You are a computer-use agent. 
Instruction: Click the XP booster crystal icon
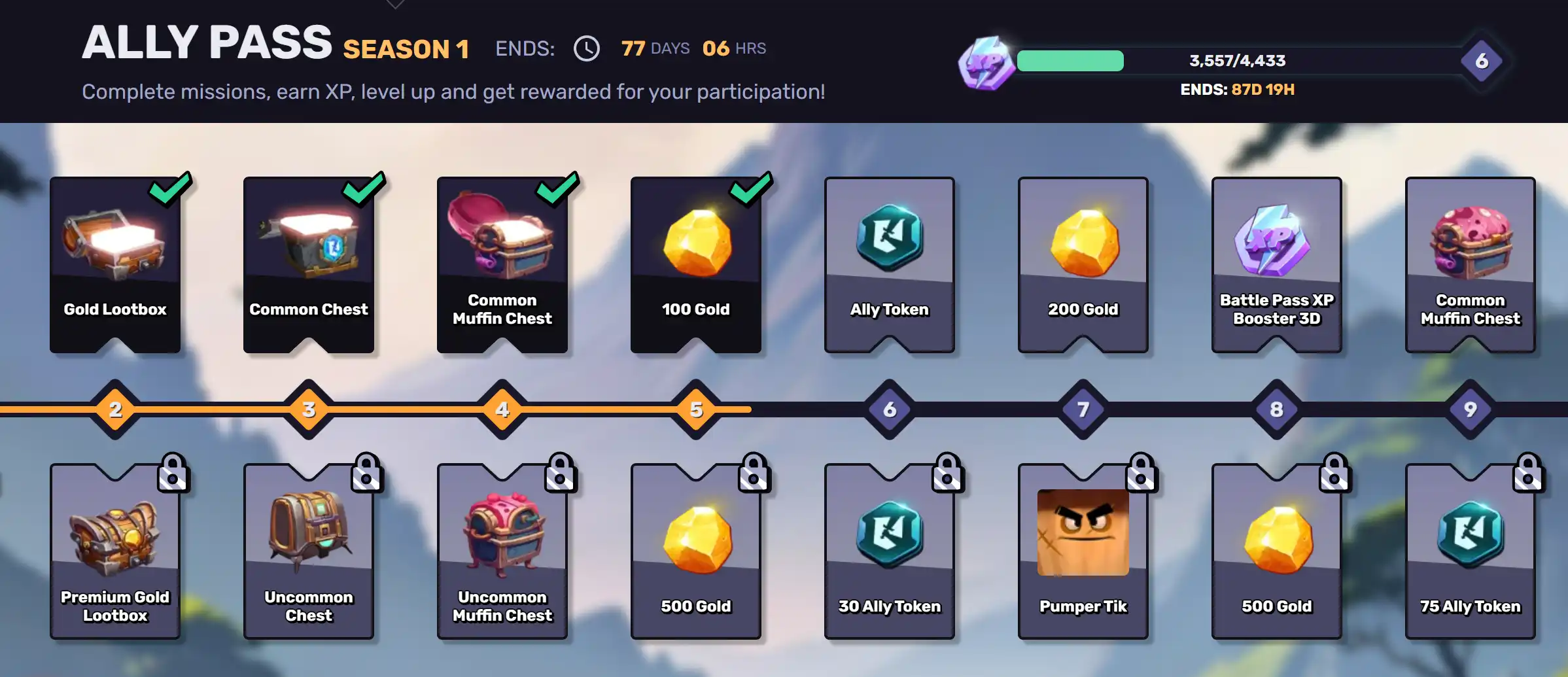(x=986, y=63)
